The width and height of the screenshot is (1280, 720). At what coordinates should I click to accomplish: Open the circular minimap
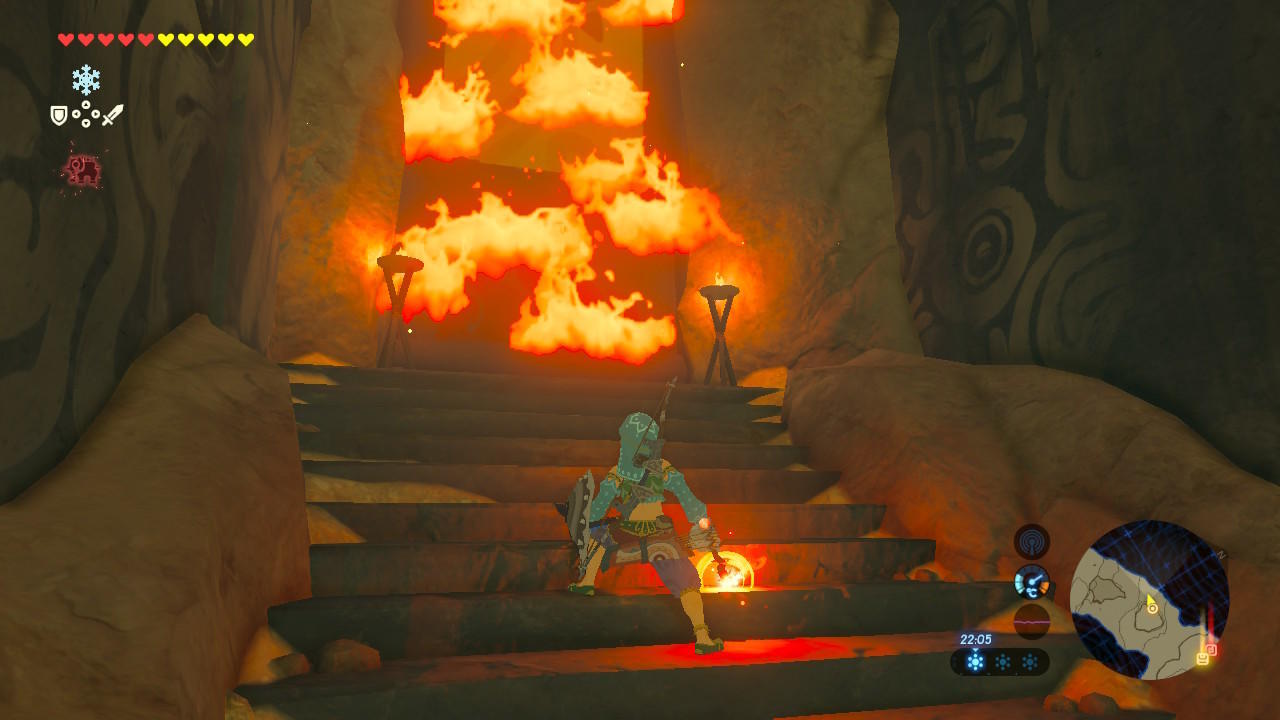pos(1149,599)
